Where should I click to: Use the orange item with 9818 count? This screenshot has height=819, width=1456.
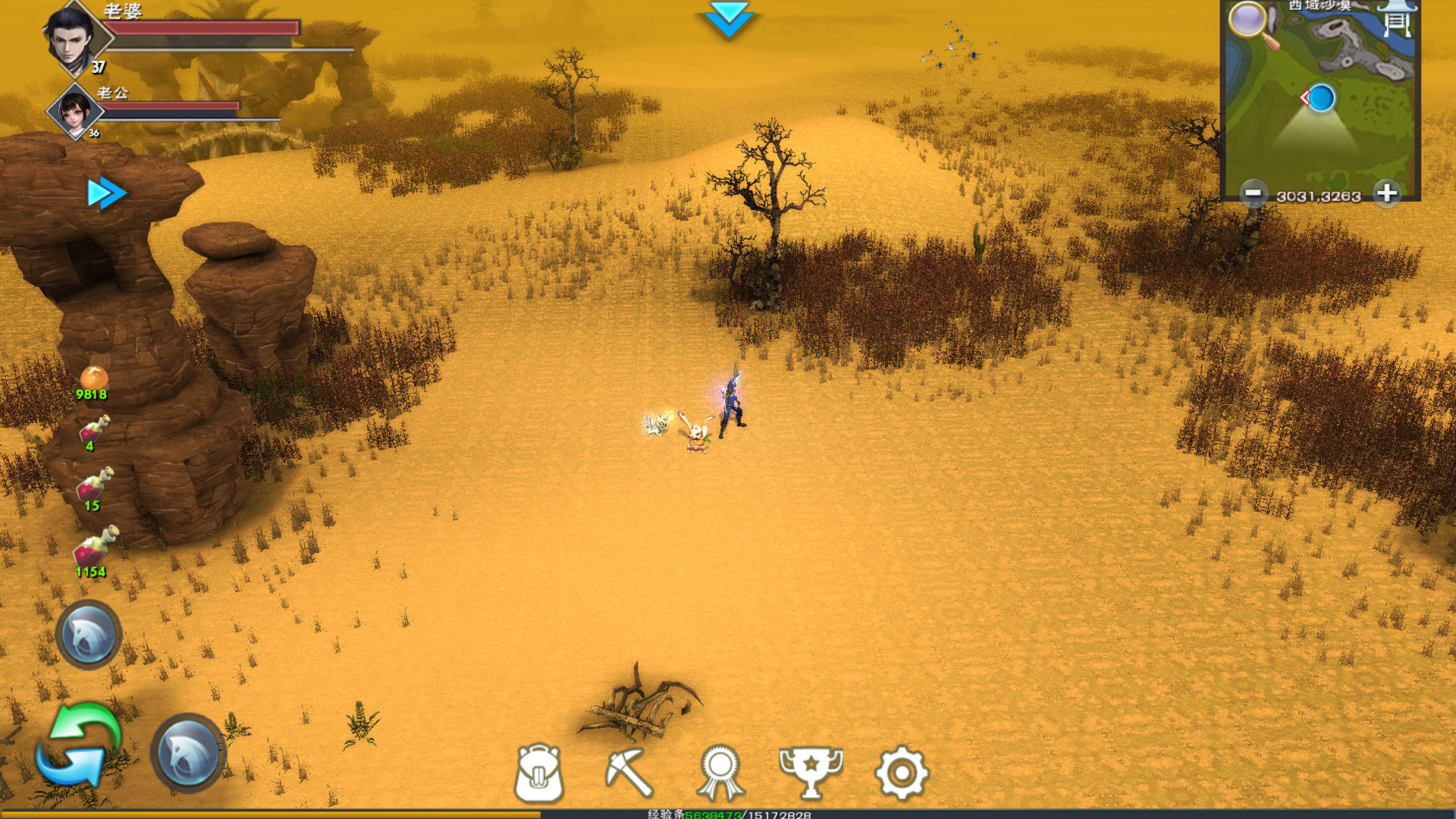click(x=93, y=378)
